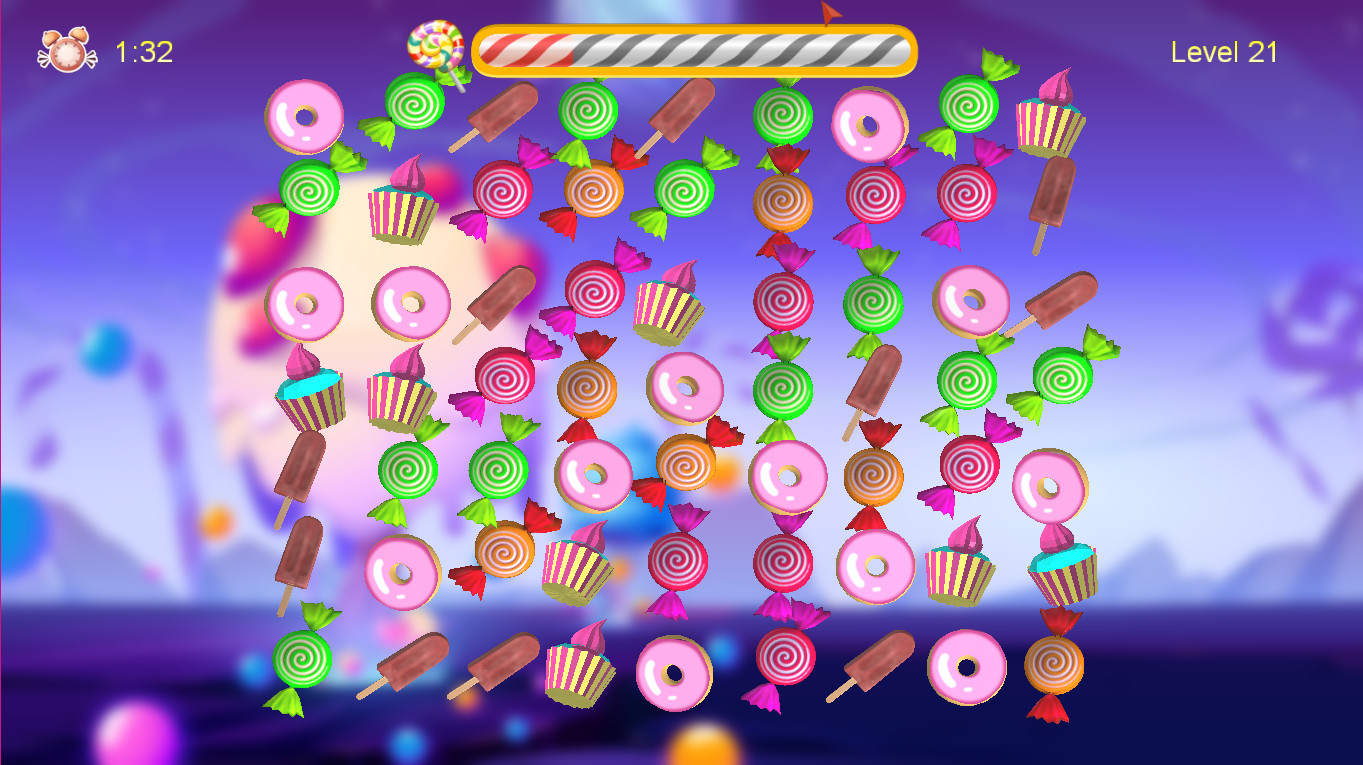Select the orange wrapped candy at bottom right

pyautogui.click(x=1051, y=665)
